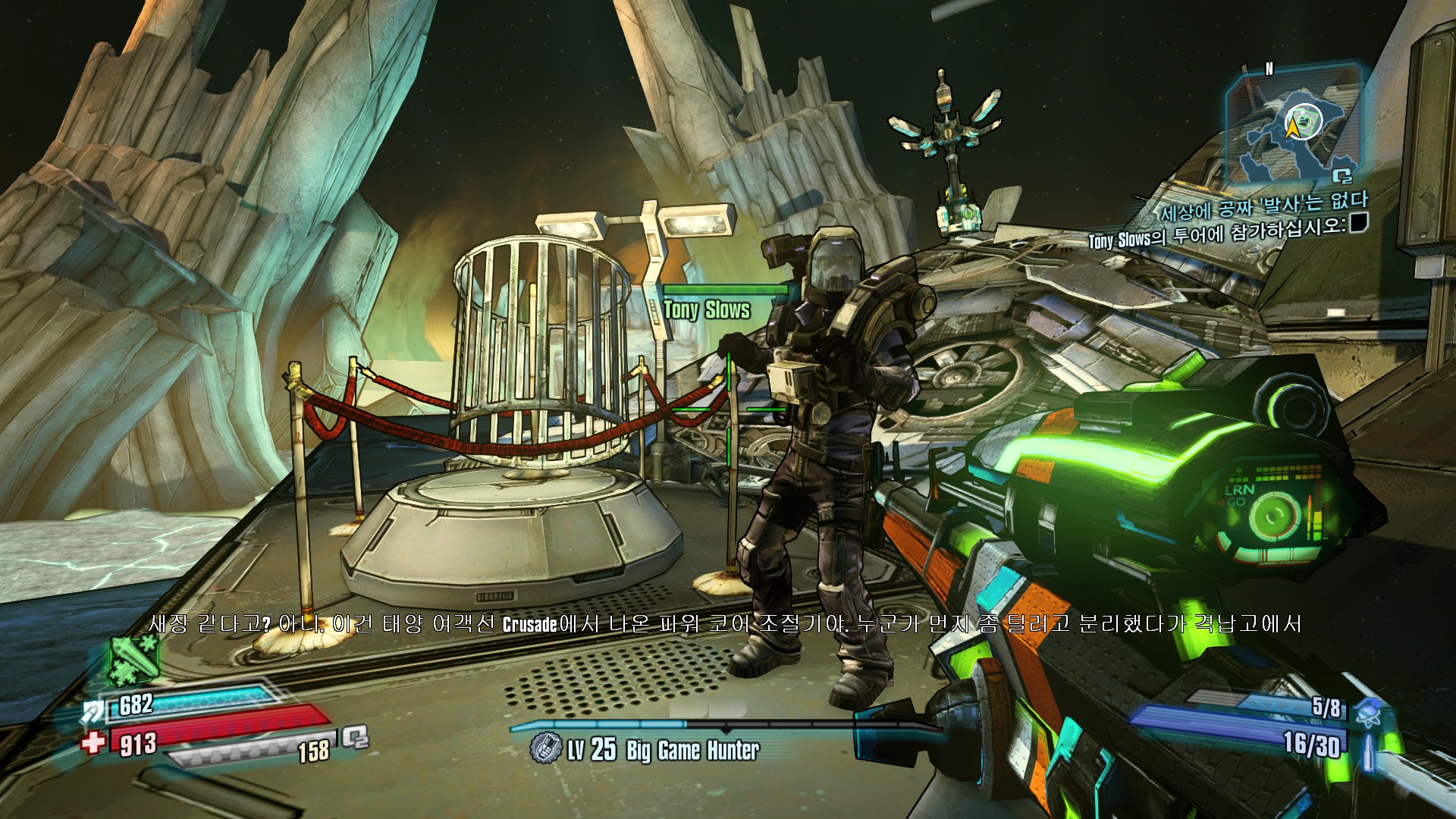Select the grenade icon beside the 5/8 count
Image resolution: width=1456 pixels, height=819 pixels.
tap(1369, 711)
